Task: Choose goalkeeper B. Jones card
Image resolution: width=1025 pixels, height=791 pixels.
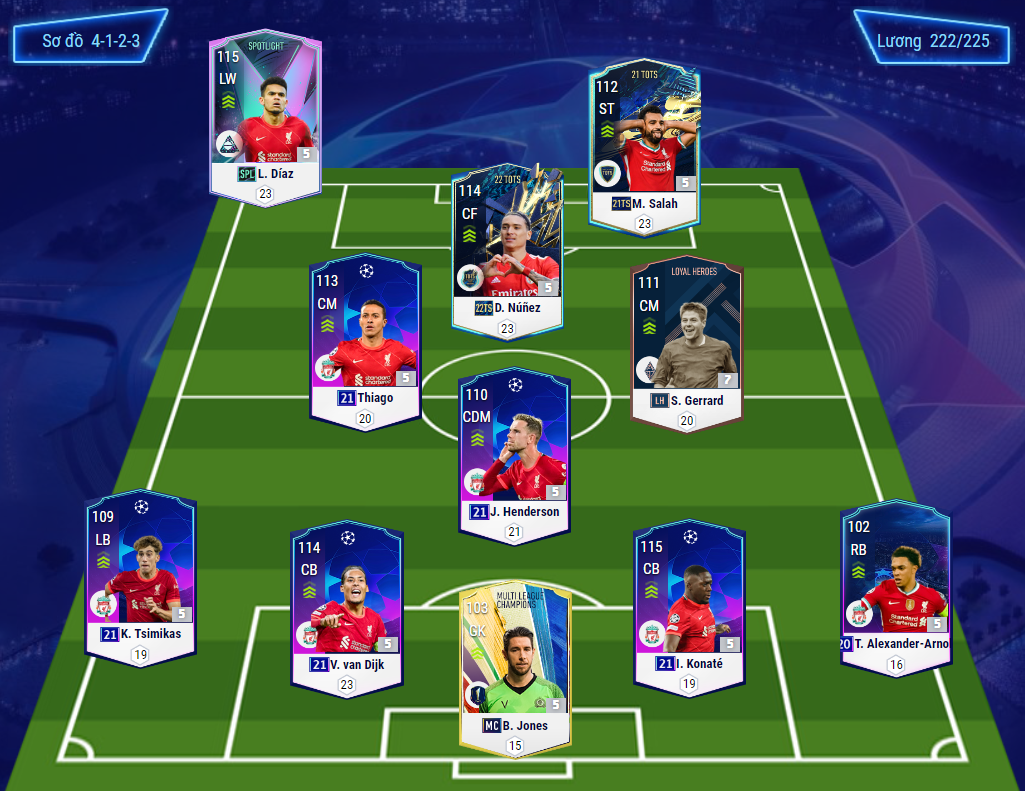Action: click(515, 660)
